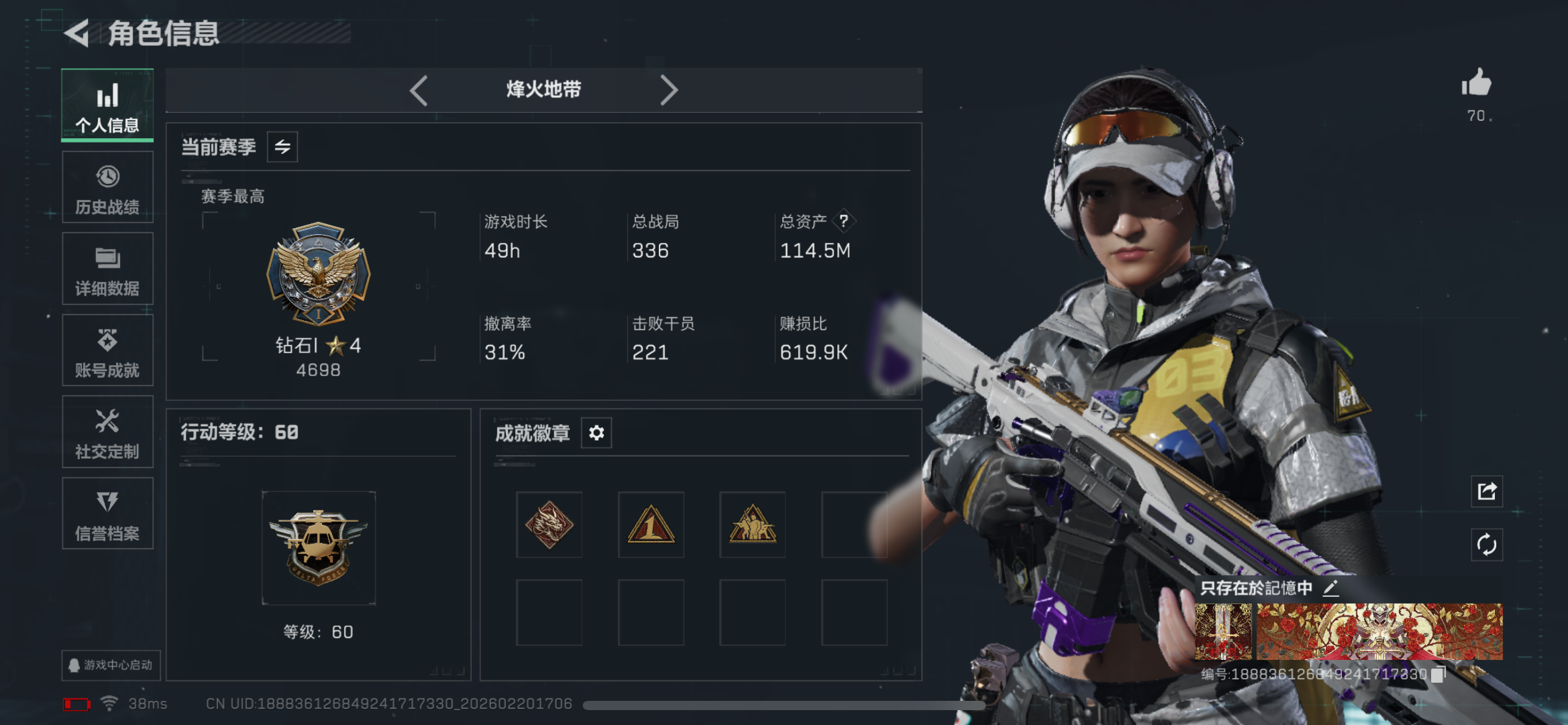
Task: Open the 社交定制 customization panel
Action: (x=107, y=433)
